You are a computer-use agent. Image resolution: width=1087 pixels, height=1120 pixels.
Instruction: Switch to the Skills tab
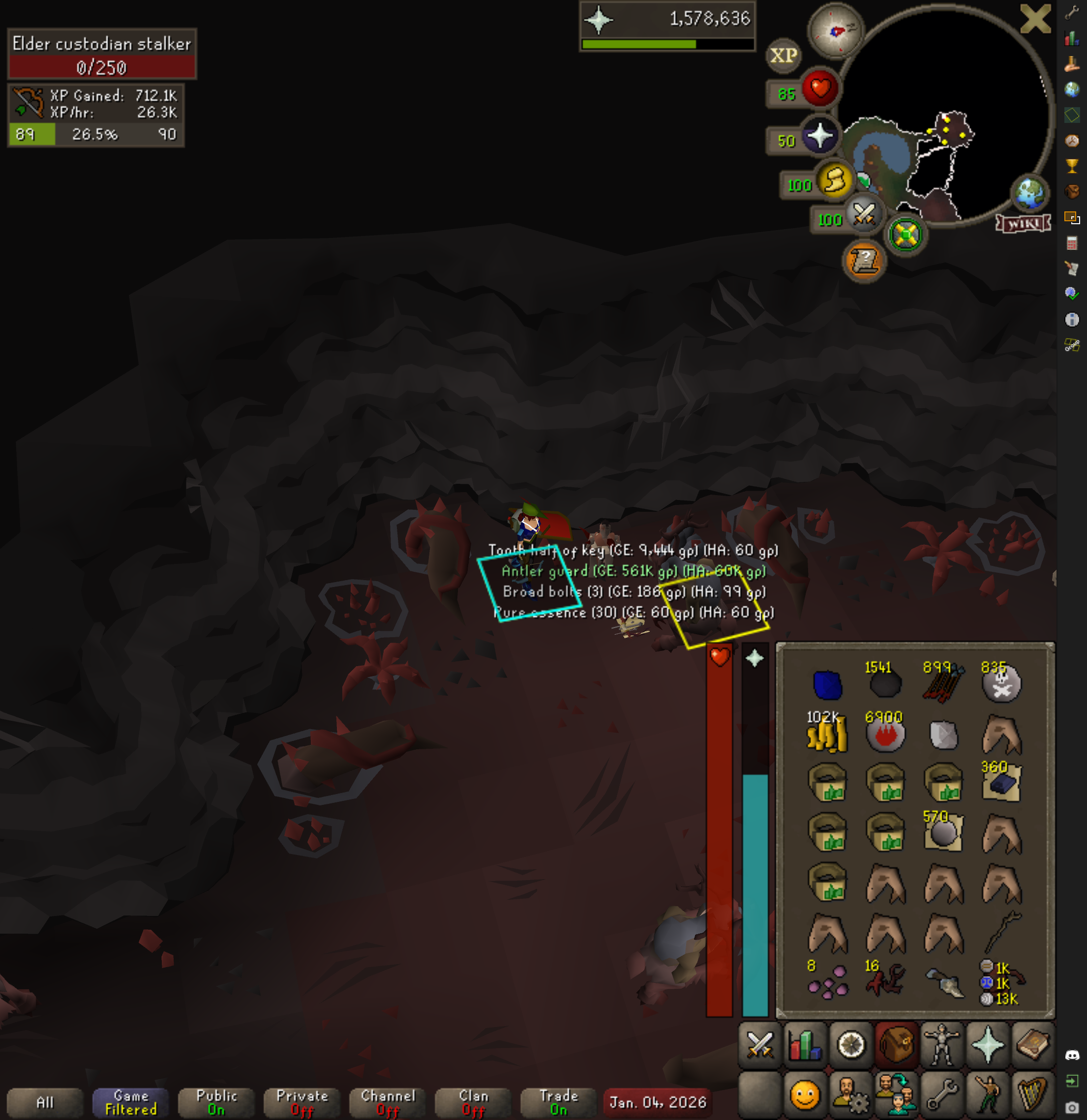click(x=805, y=1046)
